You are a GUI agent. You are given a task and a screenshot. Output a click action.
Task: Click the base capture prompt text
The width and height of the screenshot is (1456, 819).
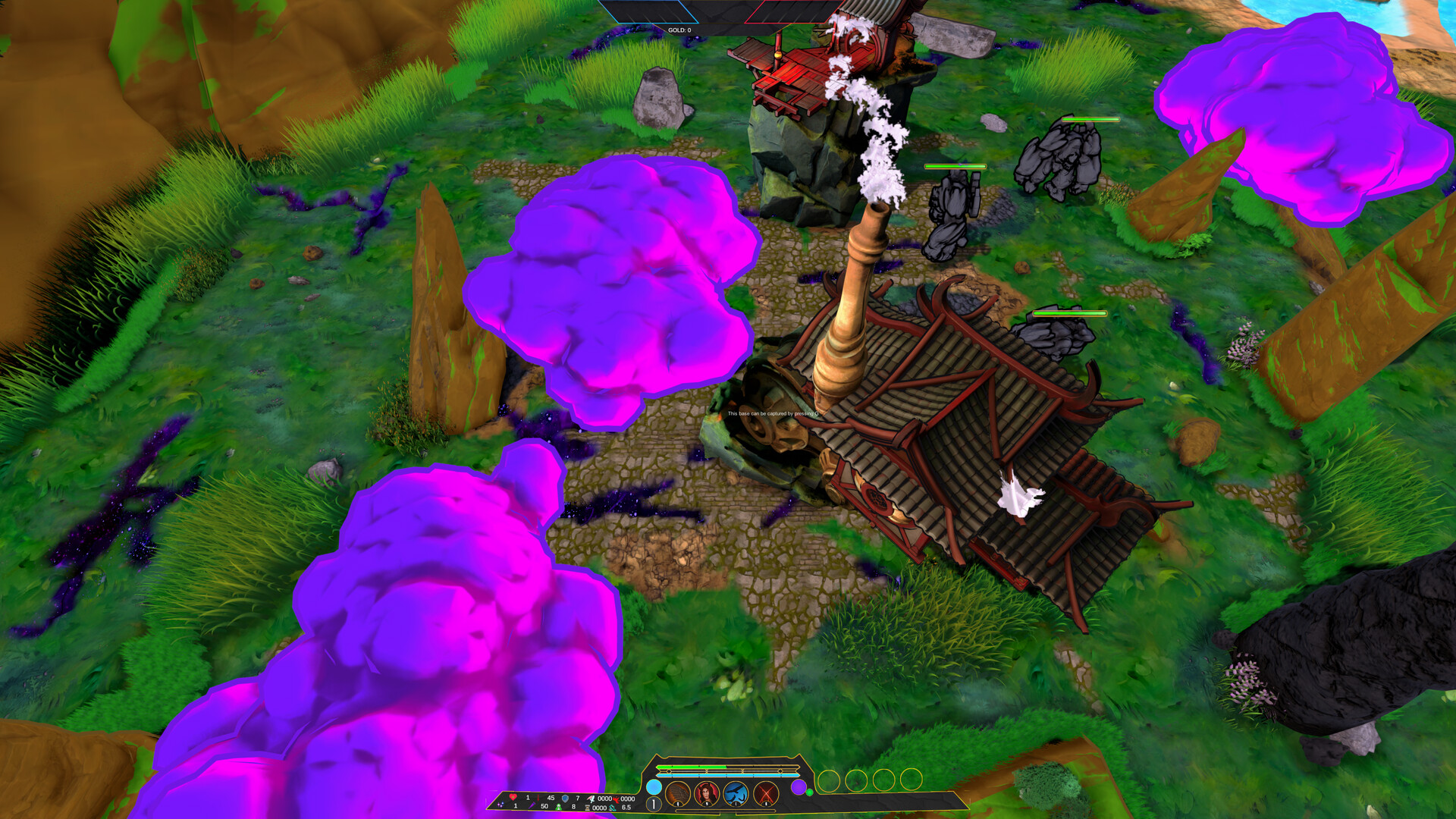[773, 415]
